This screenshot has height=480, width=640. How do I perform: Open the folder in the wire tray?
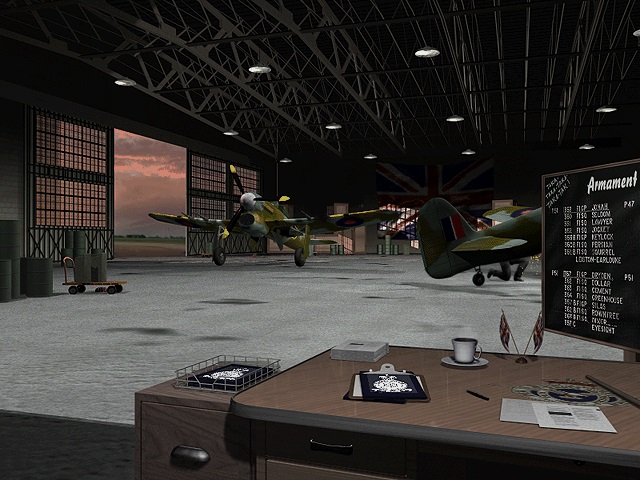click(226, 374)
